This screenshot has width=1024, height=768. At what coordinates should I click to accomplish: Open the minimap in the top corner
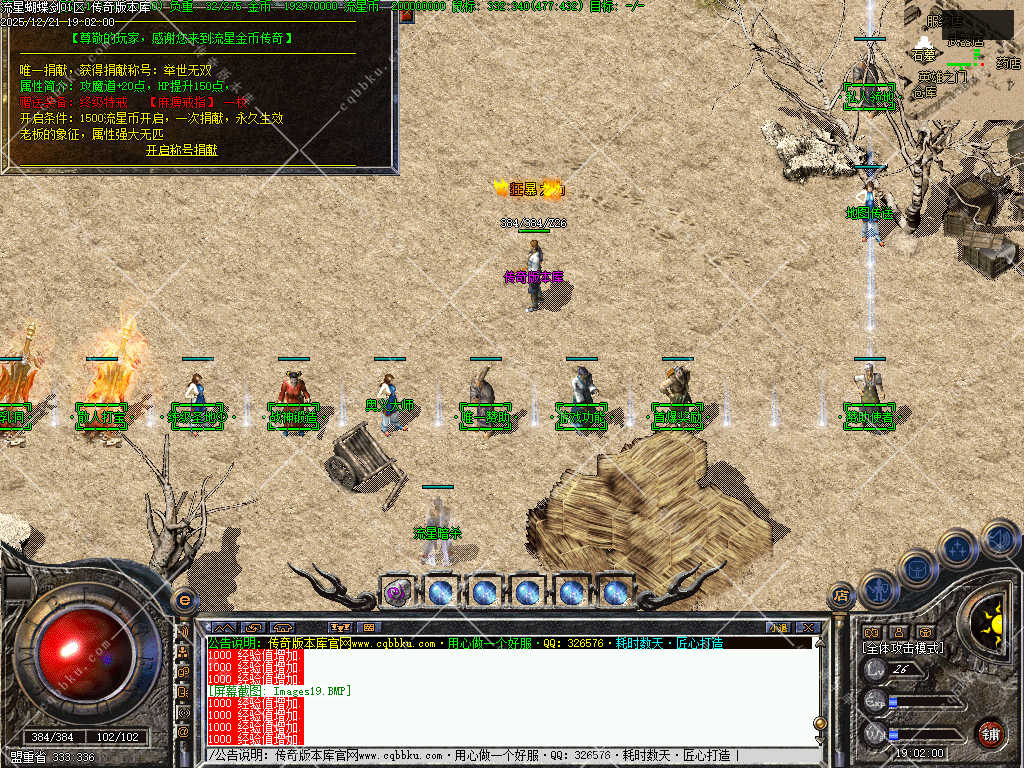[x=964, y=50]
